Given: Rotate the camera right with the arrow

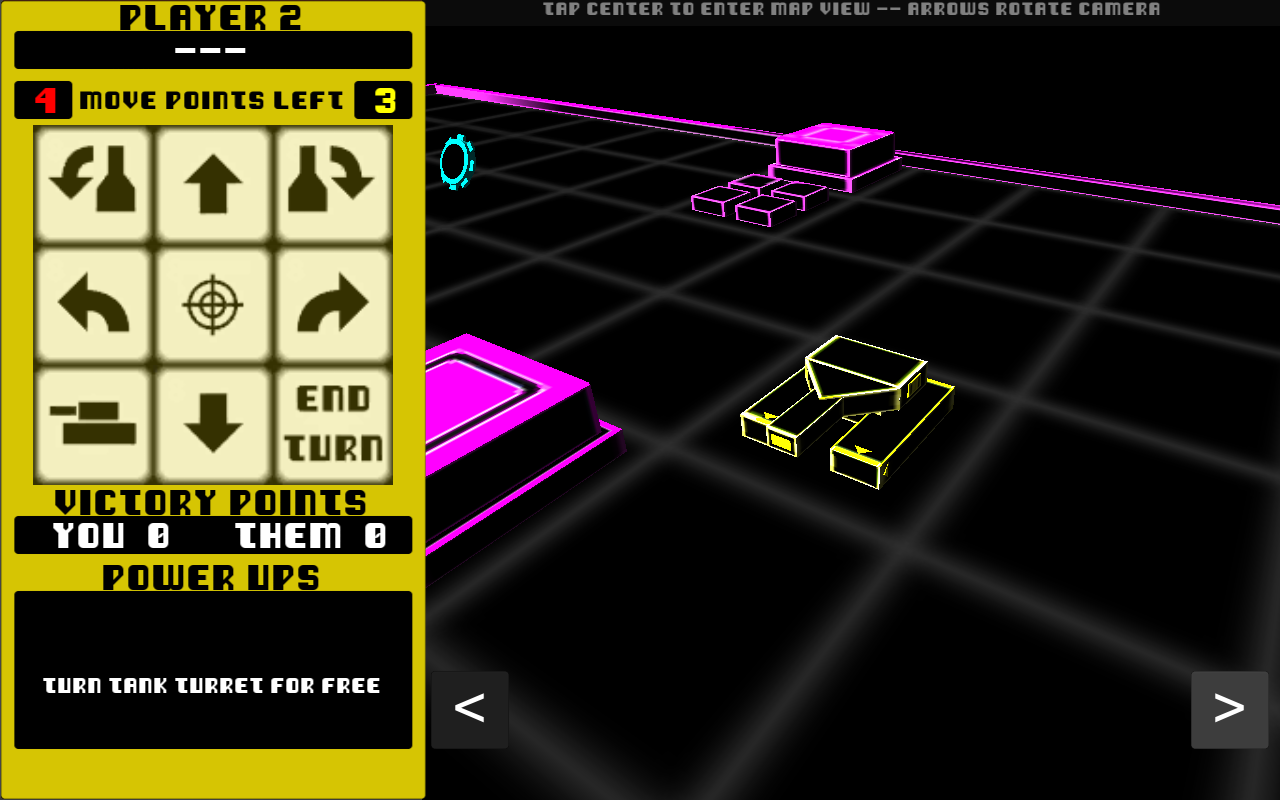Looking at the screenshot, I should click(x=1229, y=710).
